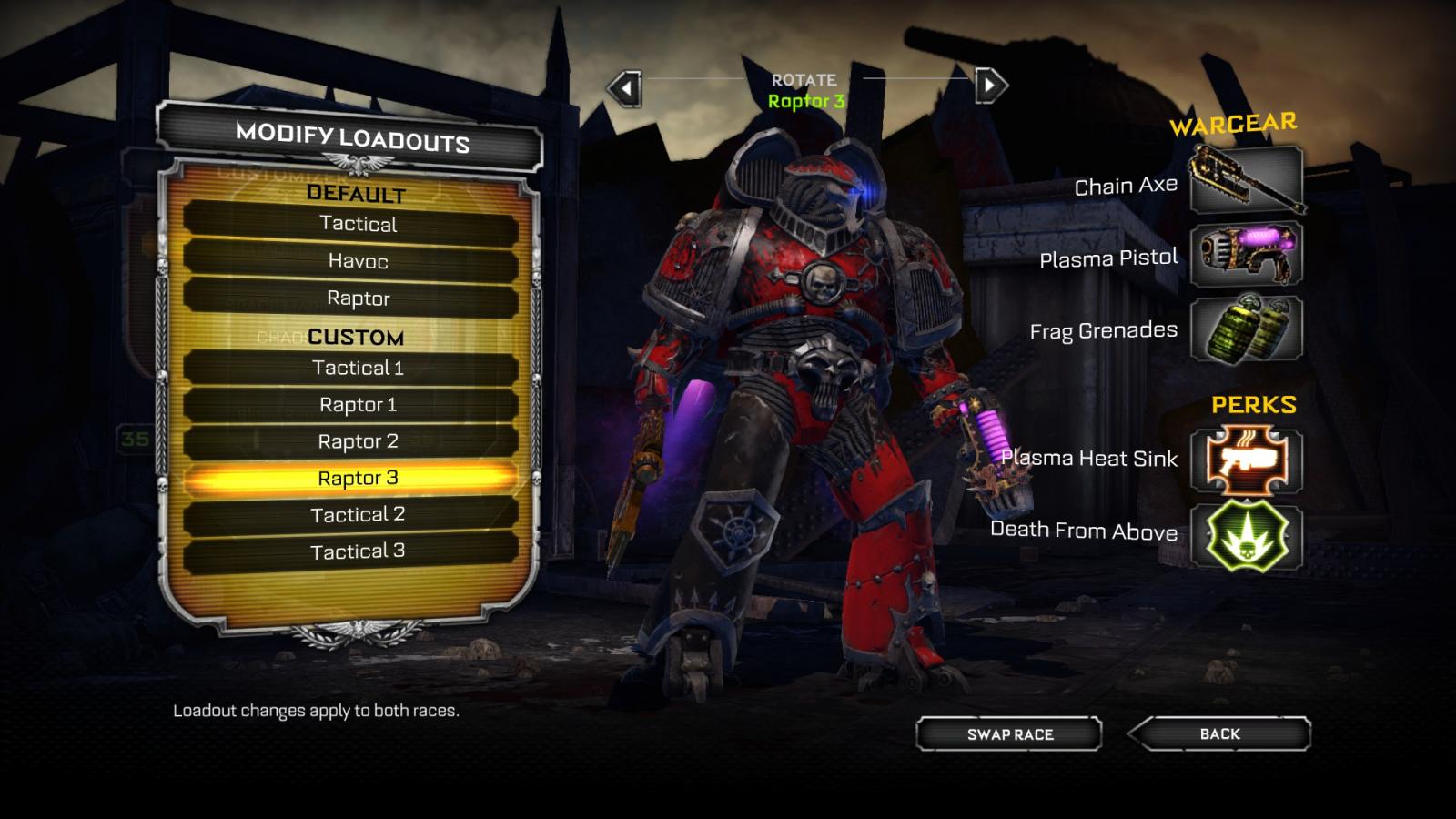
Task: Select the default Tactical loadout
Action: pos(358,224)
